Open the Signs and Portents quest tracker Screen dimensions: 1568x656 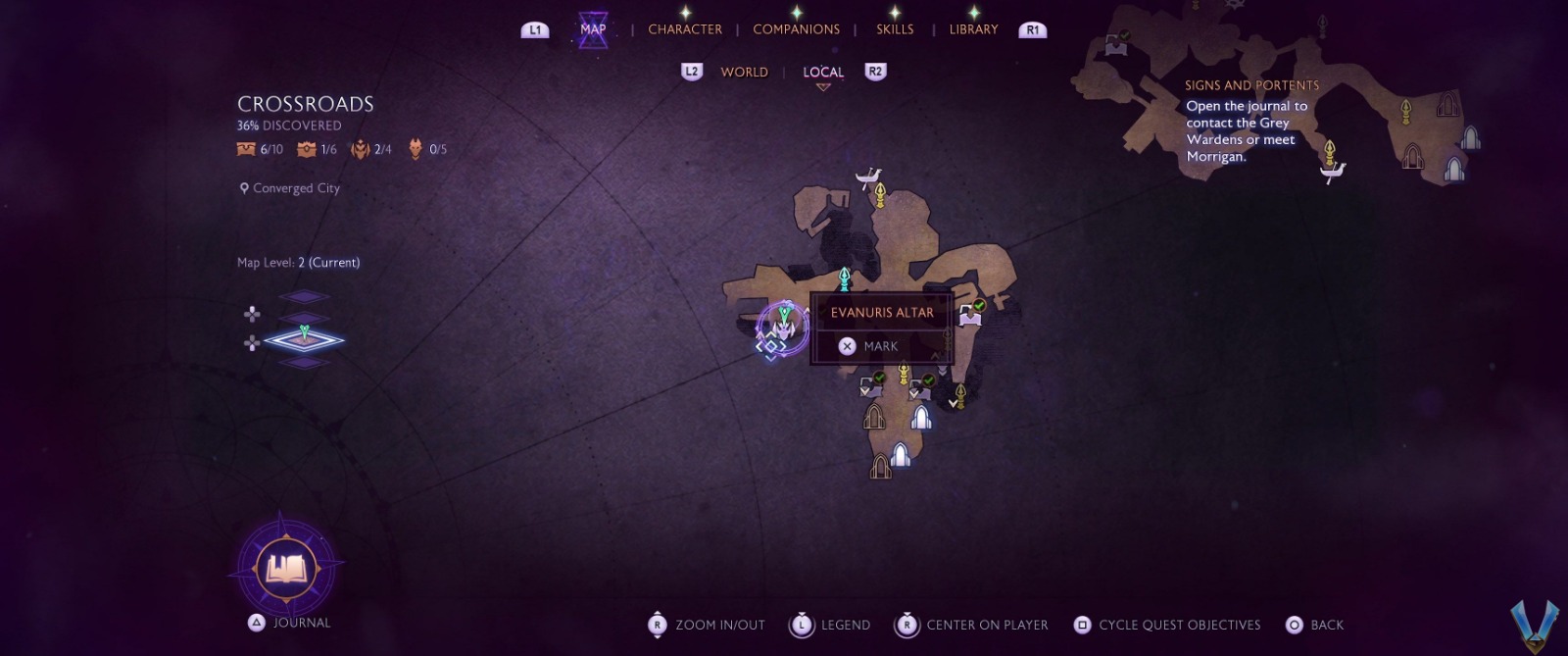(x=1251, y=122)
